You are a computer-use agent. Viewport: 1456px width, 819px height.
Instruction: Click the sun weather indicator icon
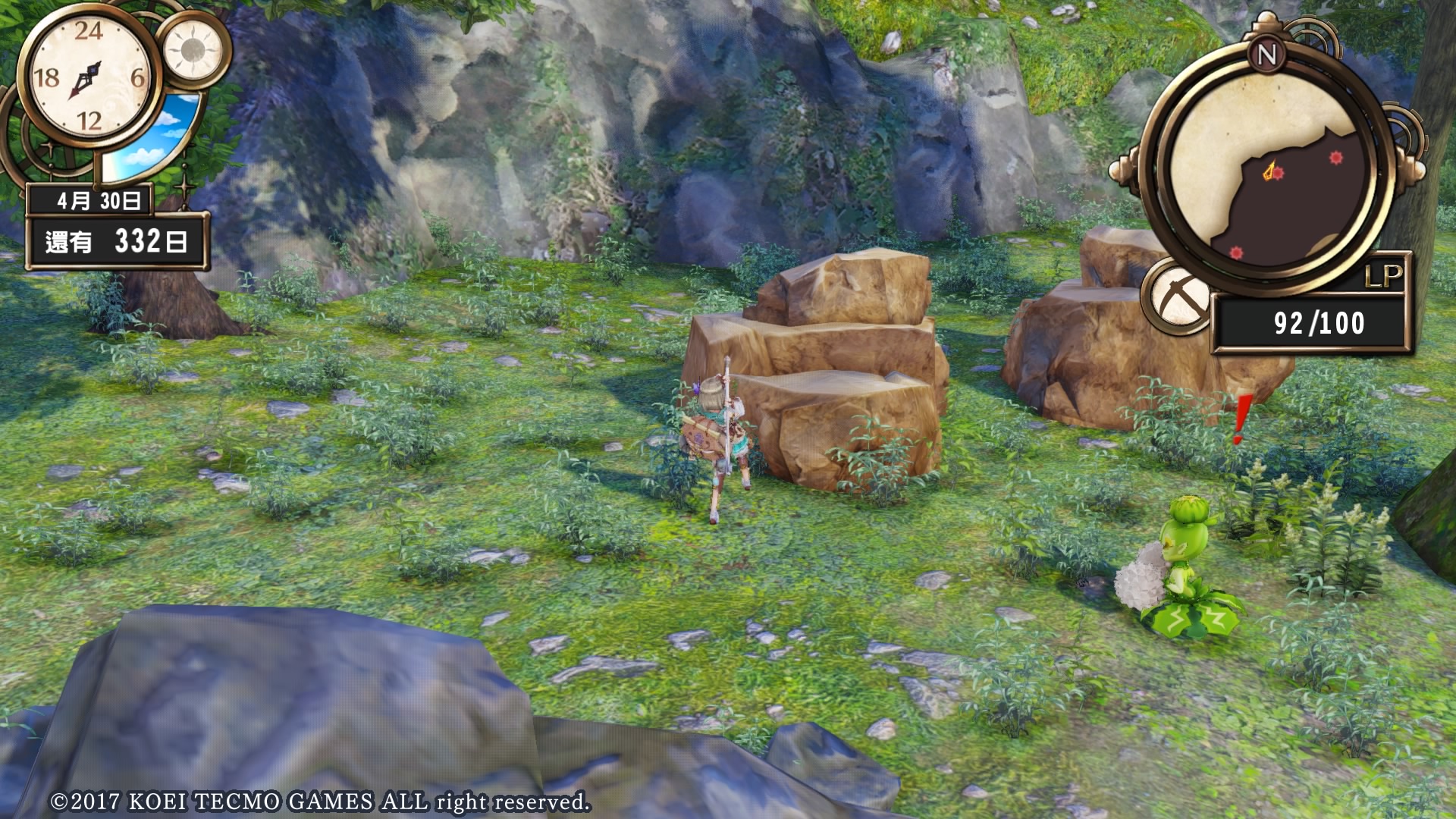[193, 51]
